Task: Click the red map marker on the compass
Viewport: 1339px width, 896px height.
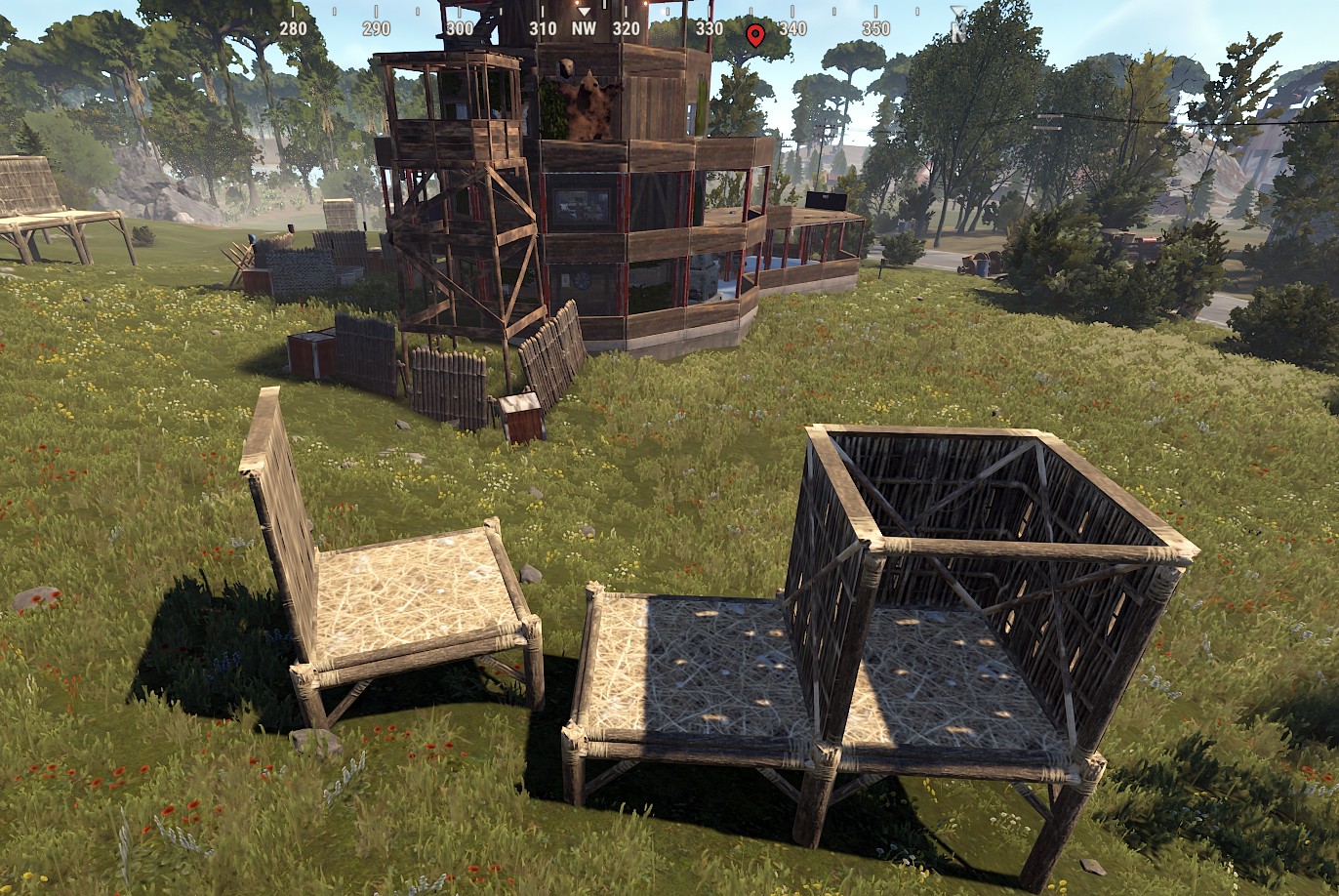Action: [x=754, y=35]
